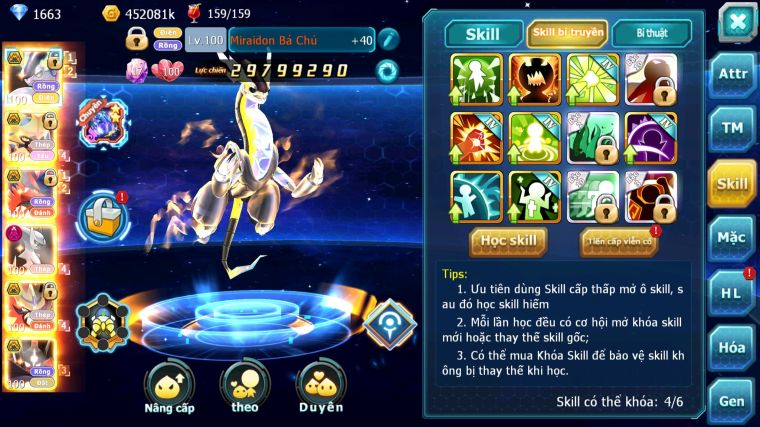The image size is (760, 427).
Task: Tap the Nâng cấp button
Action: click(168, 387)
